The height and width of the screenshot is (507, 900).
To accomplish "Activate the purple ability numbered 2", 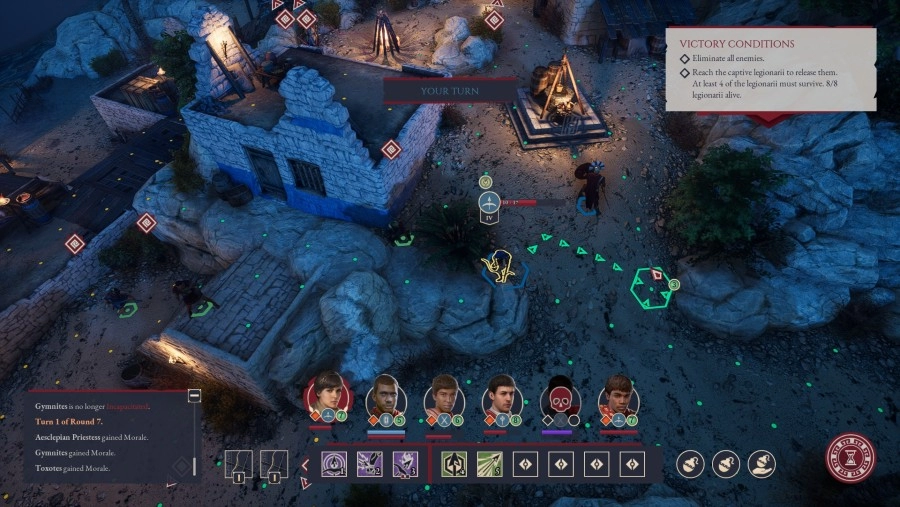I will [x=369, y=464].
